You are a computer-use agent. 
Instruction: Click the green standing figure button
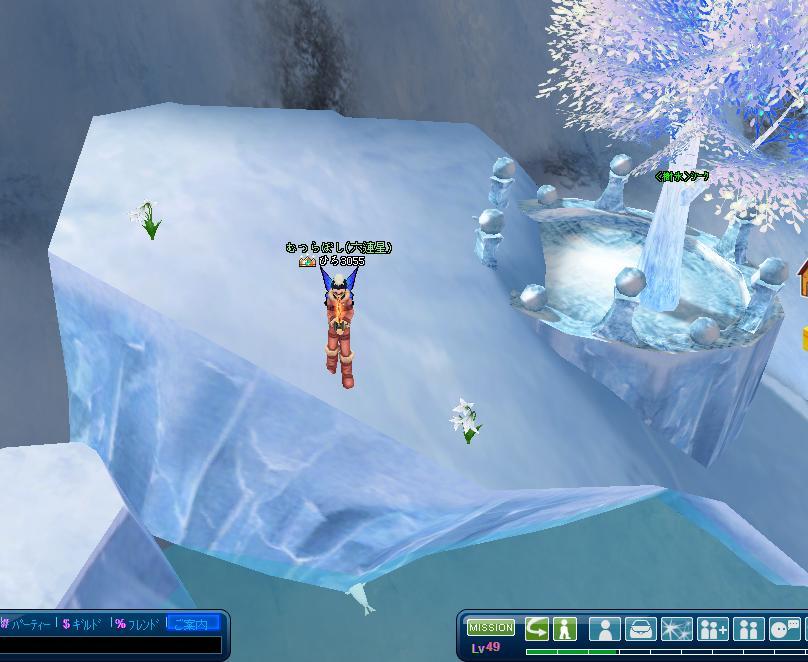564,629
